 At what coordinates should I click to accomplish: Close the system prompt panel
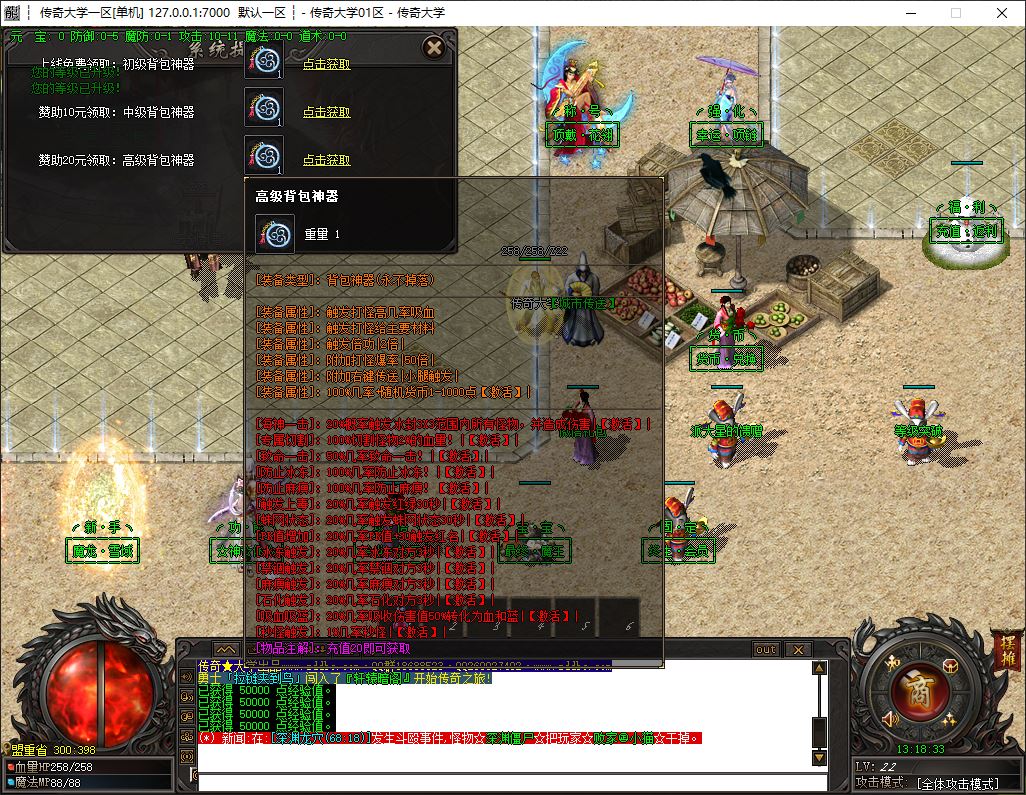[434, 47]
